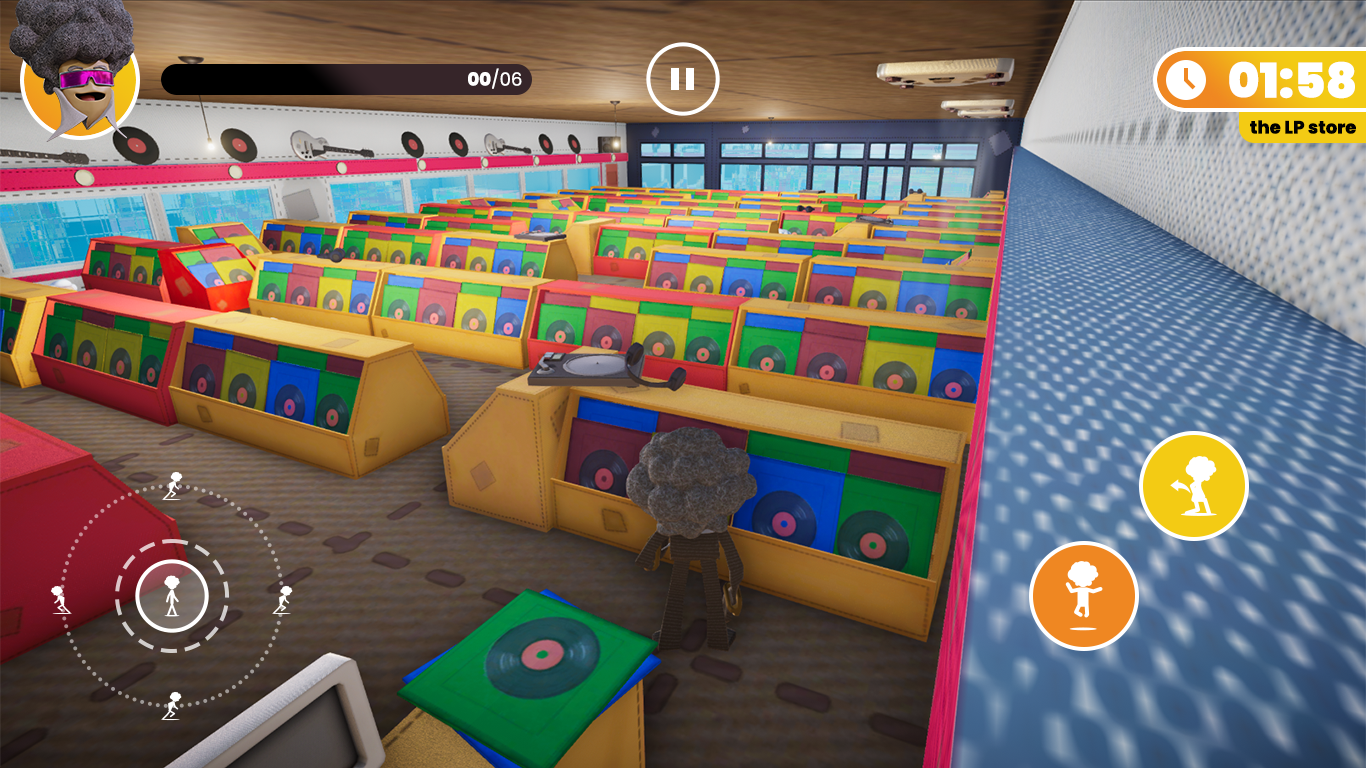1366x768 pixels.
Task: Select the green vinyl record on the table
Action: [540, 655]
